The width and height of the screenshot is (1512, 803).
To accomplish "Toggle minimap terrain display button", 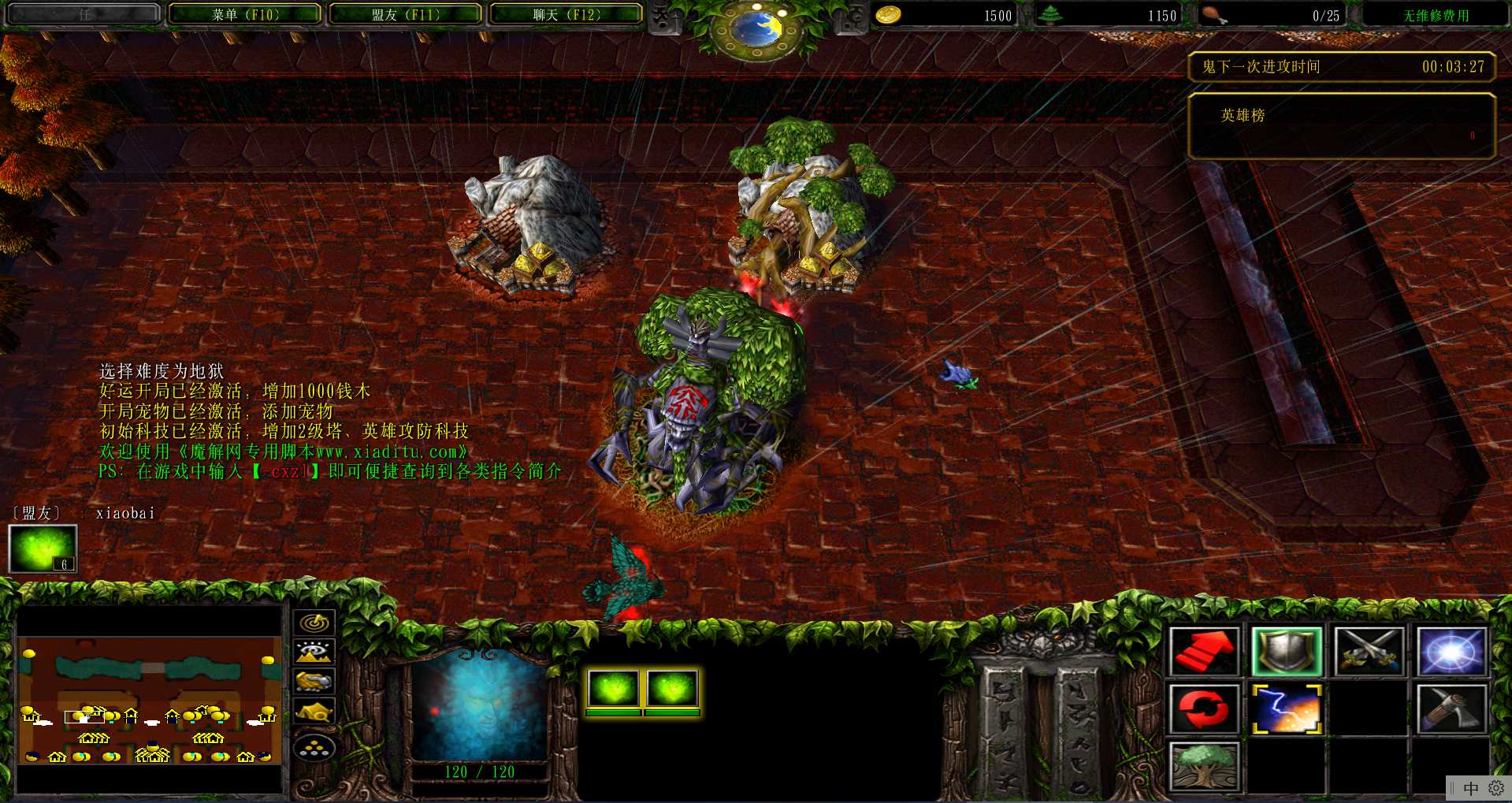I will pos(314,652).
